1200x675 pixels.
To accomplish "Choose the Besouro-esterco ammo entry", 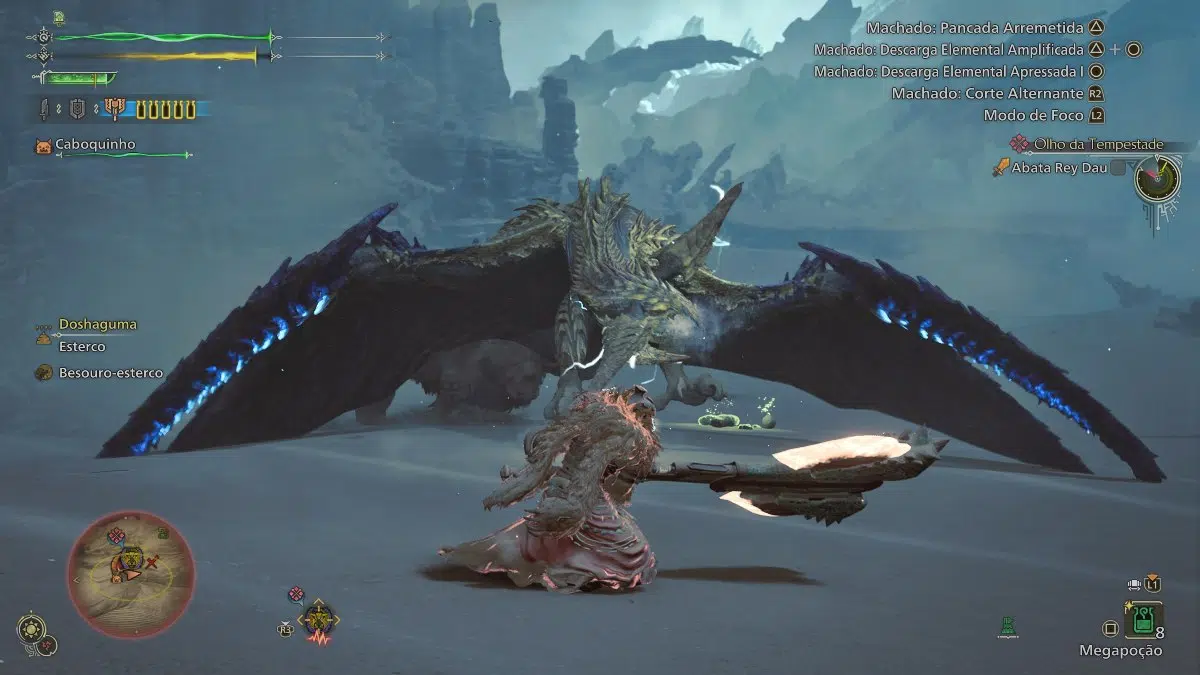I will [x=110, y=373].
